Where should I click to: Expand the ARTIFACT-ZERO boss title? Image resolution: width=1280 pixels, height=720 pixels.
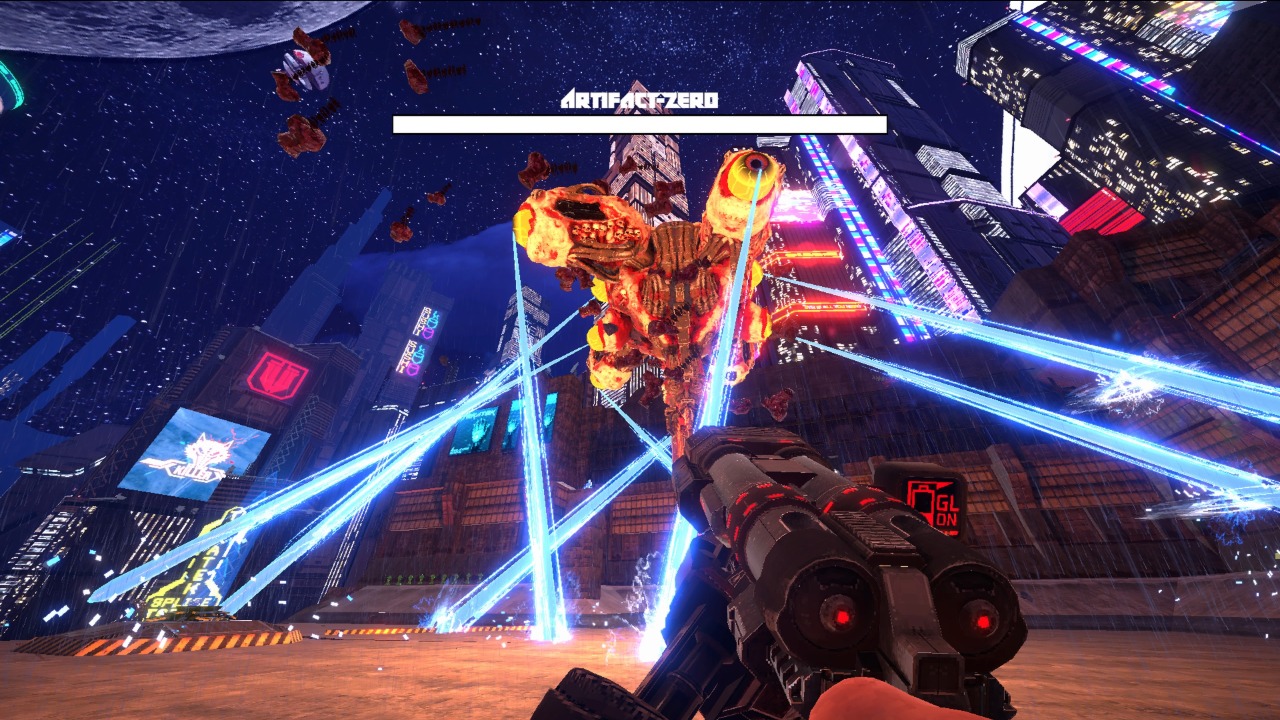(x=640, y=99)
